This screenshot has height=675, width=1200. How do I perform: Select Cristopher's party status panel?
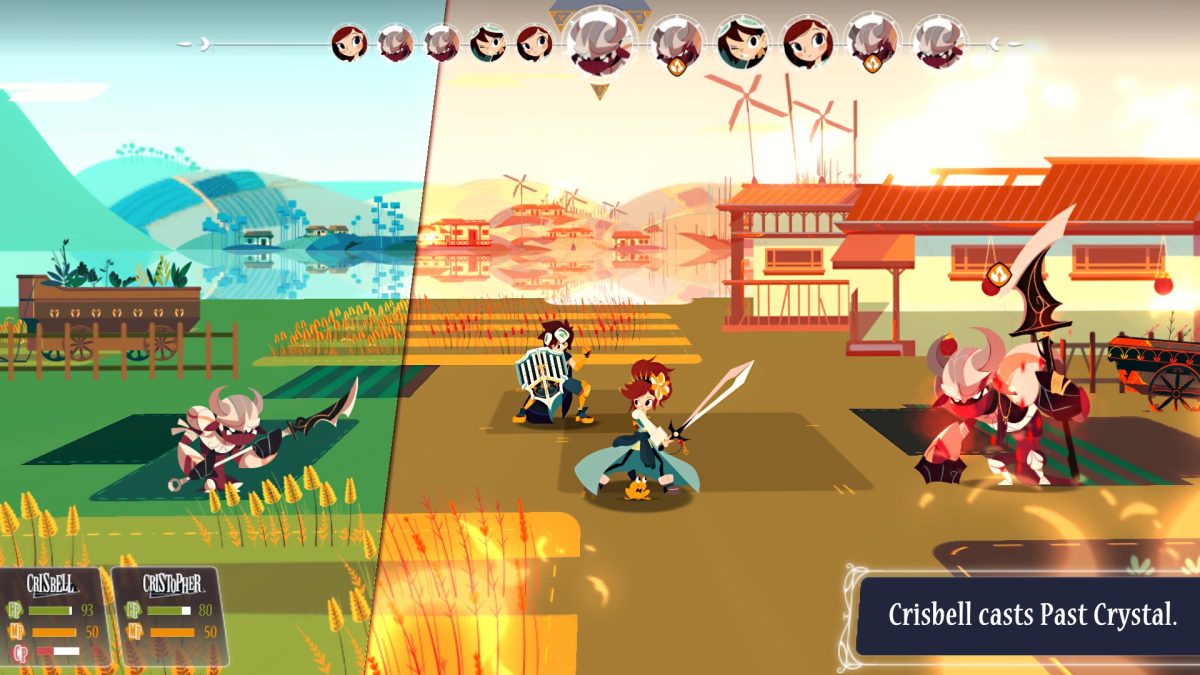[168, 617]
